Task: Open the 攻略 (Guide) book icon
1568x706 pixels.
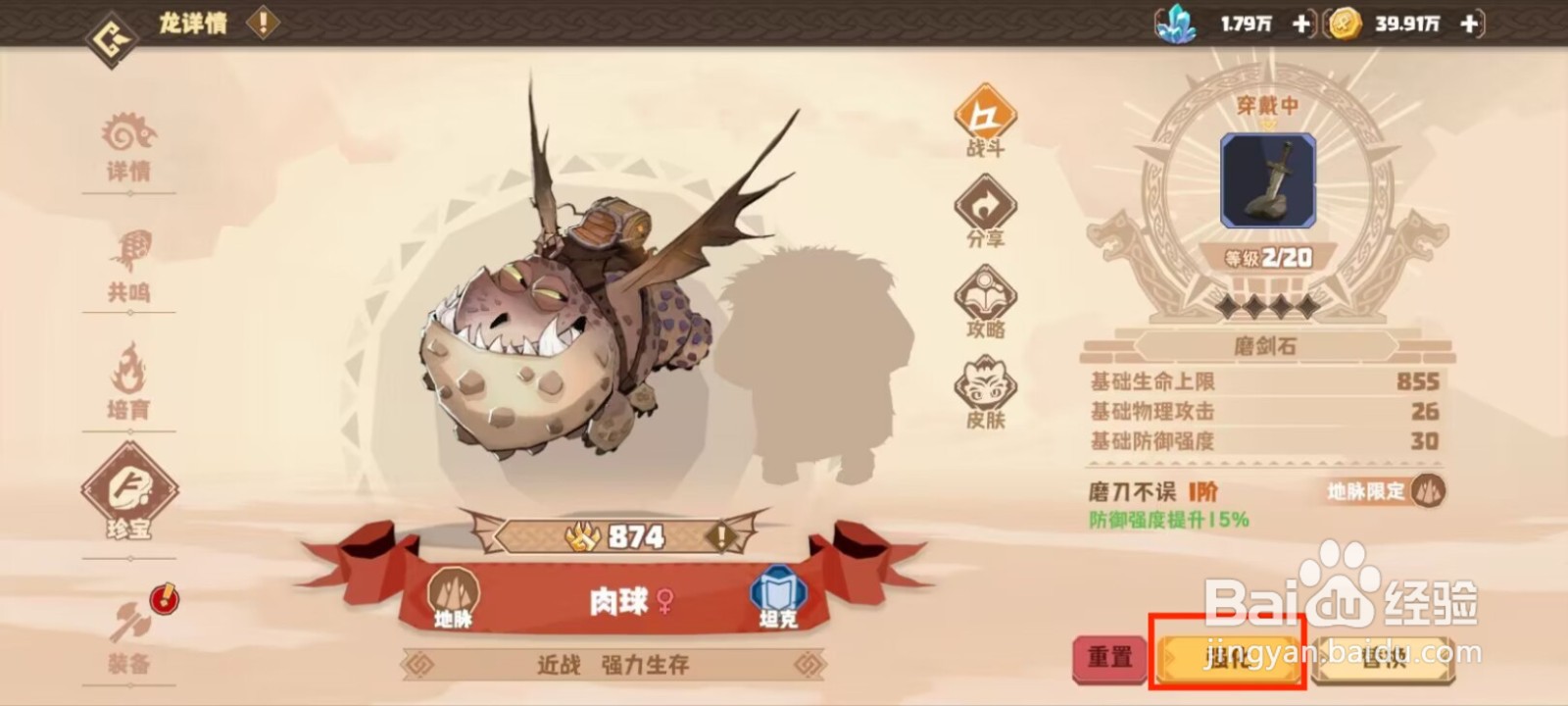Action: click(x=985, y=296)
